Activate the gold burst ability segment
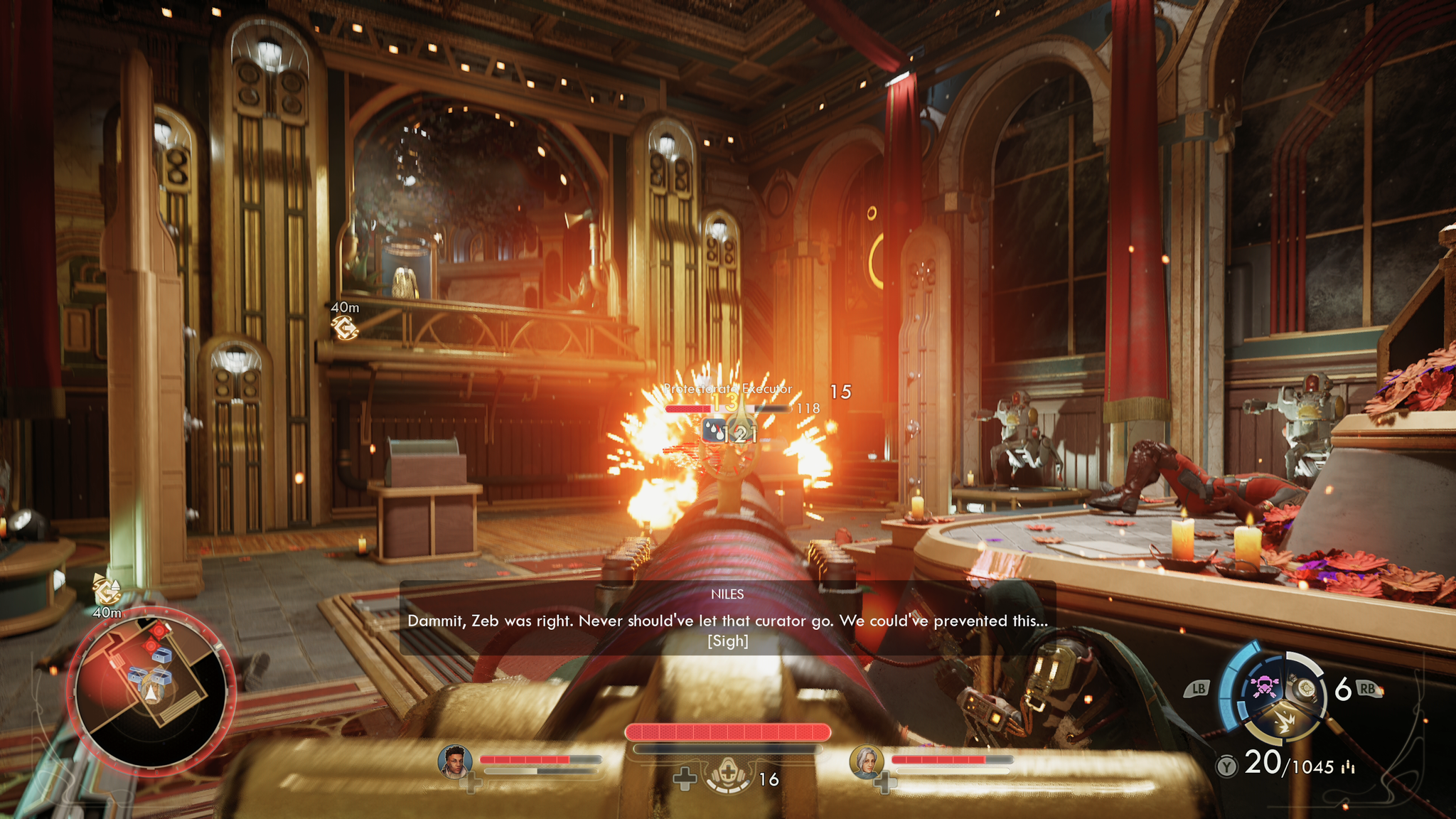Image resolution: width=1456 pixels, height=819 pixels. click(x=1284, y=723)
